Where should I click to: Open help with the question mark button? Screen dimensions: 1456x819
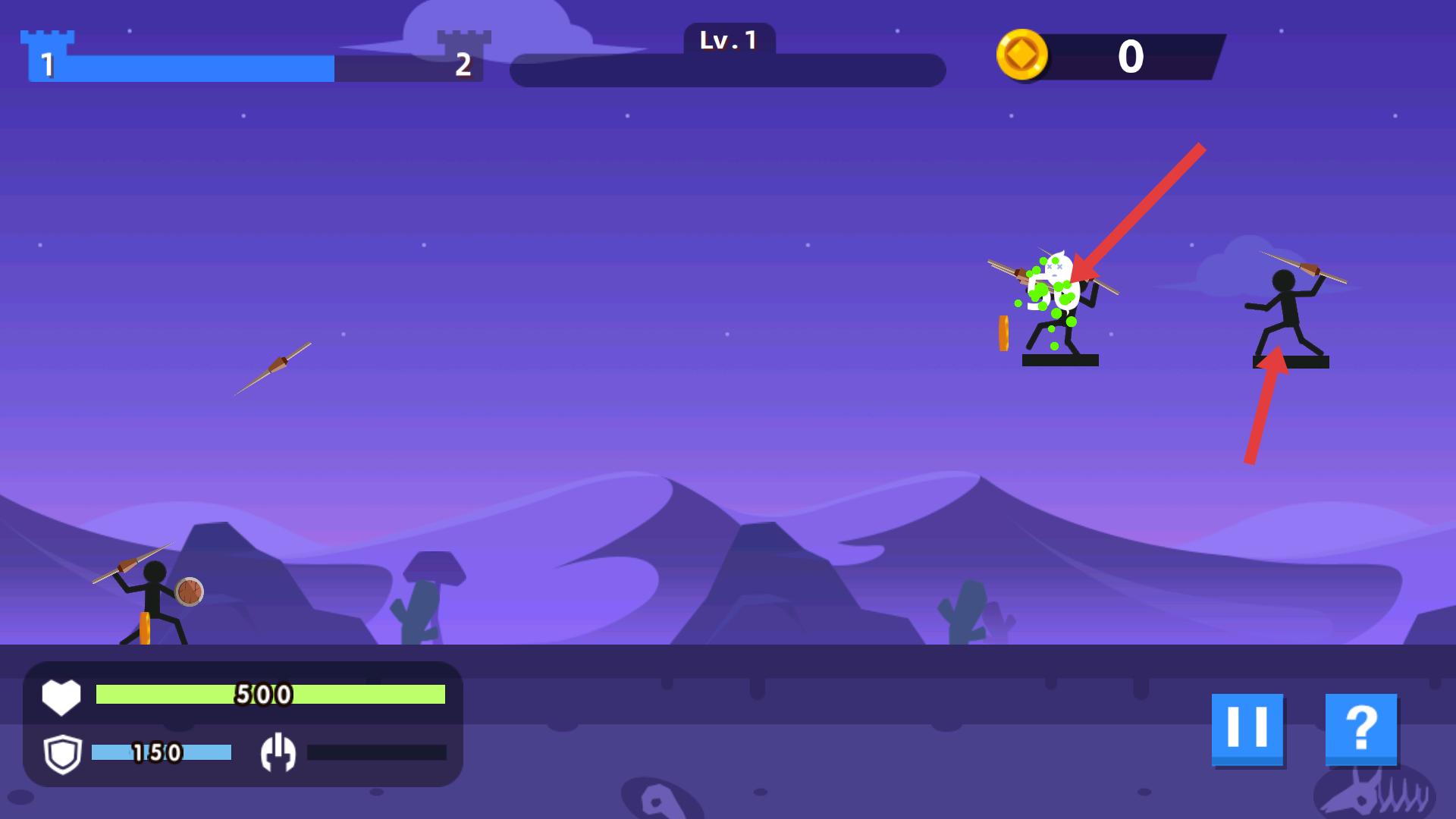(1361, 729)
